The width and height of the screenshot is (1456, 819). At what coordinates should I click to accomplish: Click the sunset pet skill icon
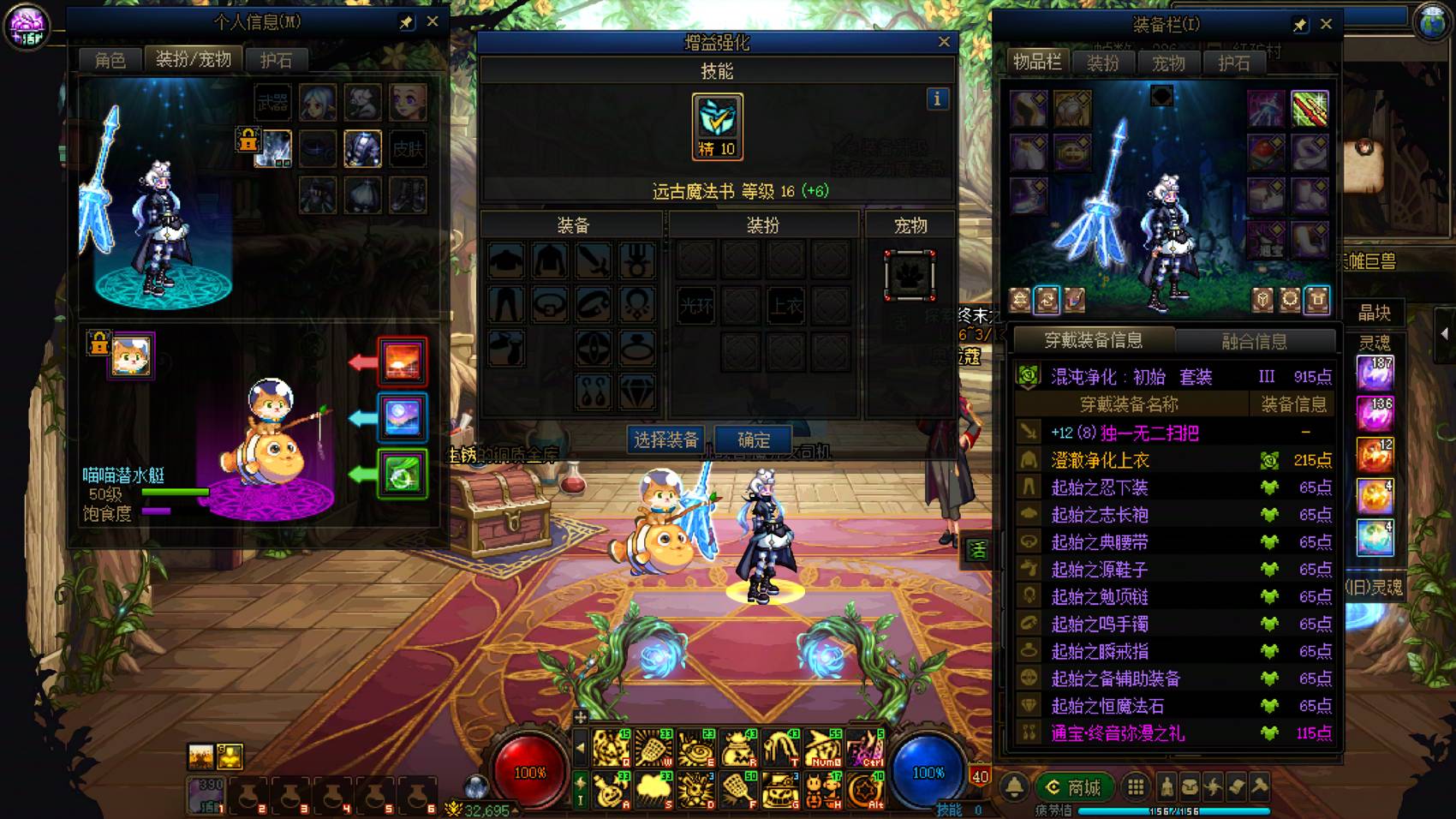pos(402,361)
